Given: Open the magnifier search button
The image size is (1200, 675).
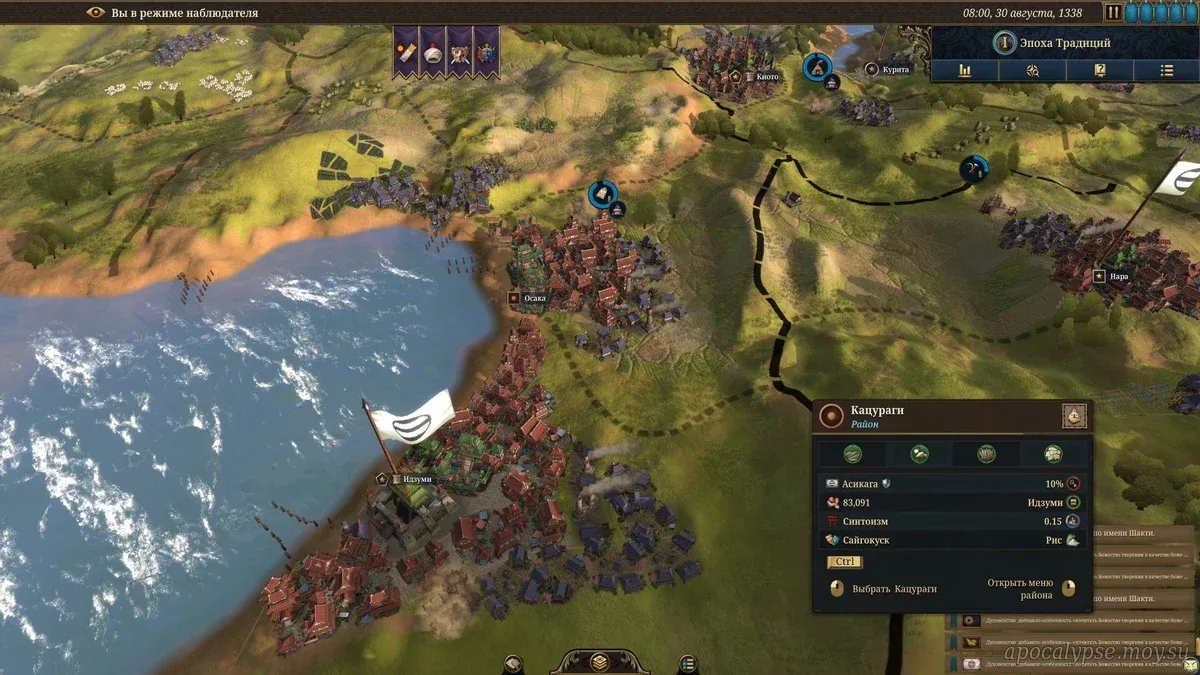Looking at the screenshot, I should point(1032,70).
